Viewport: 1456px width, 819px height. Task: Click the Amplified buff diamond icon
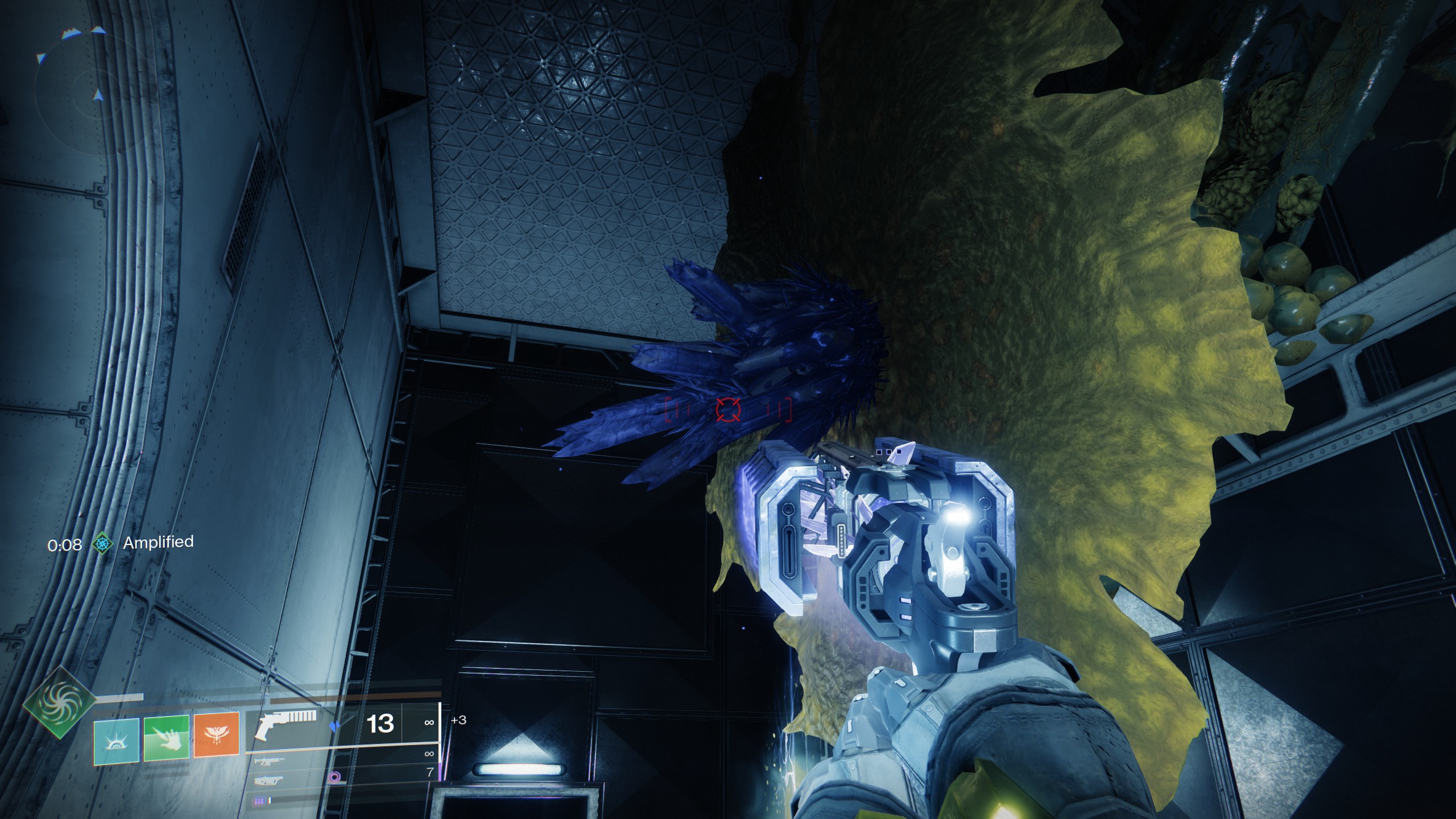click(x=103, y=544)
